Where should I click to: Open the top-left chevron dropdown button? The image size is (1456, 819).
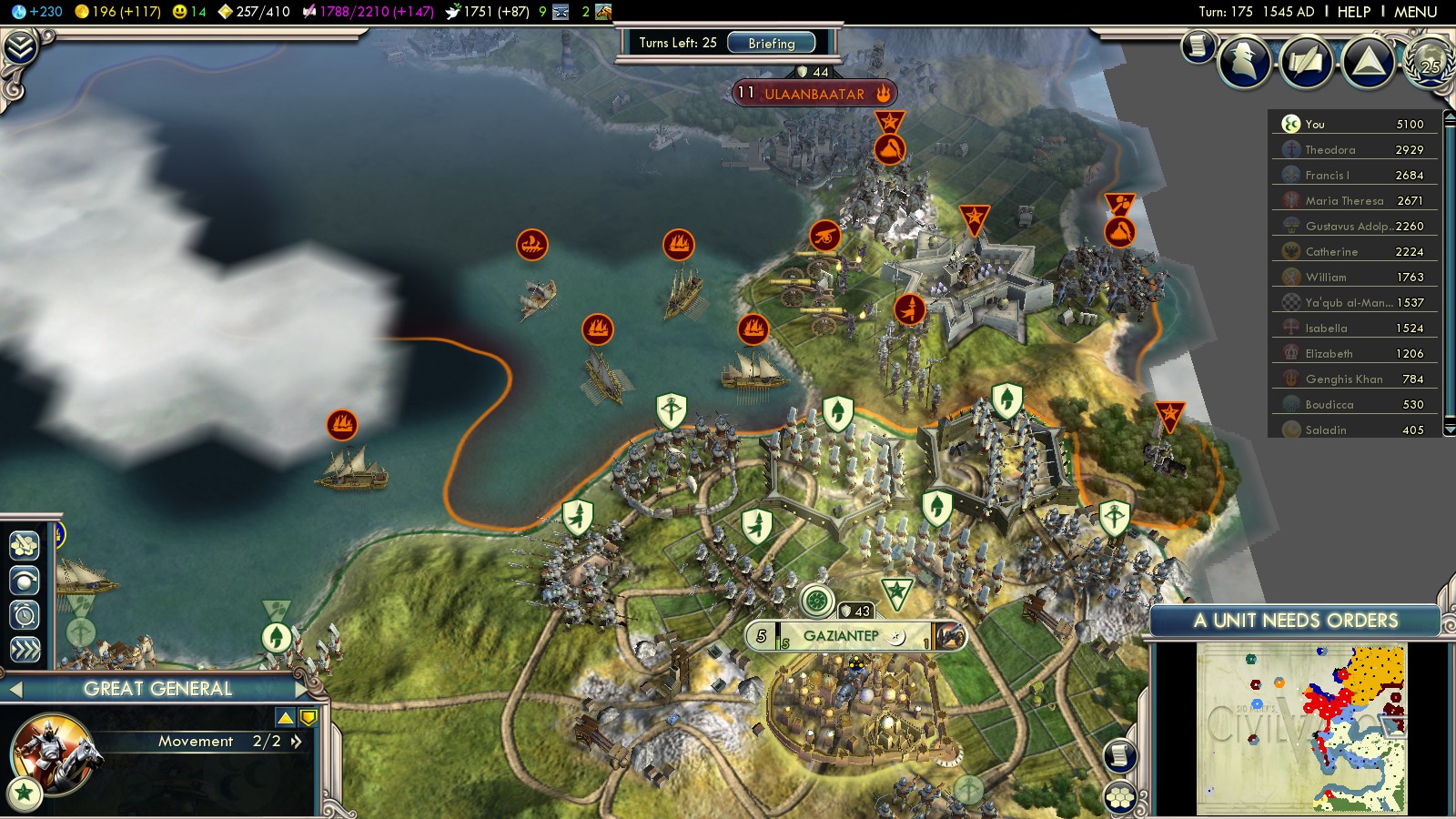[20, 46]
